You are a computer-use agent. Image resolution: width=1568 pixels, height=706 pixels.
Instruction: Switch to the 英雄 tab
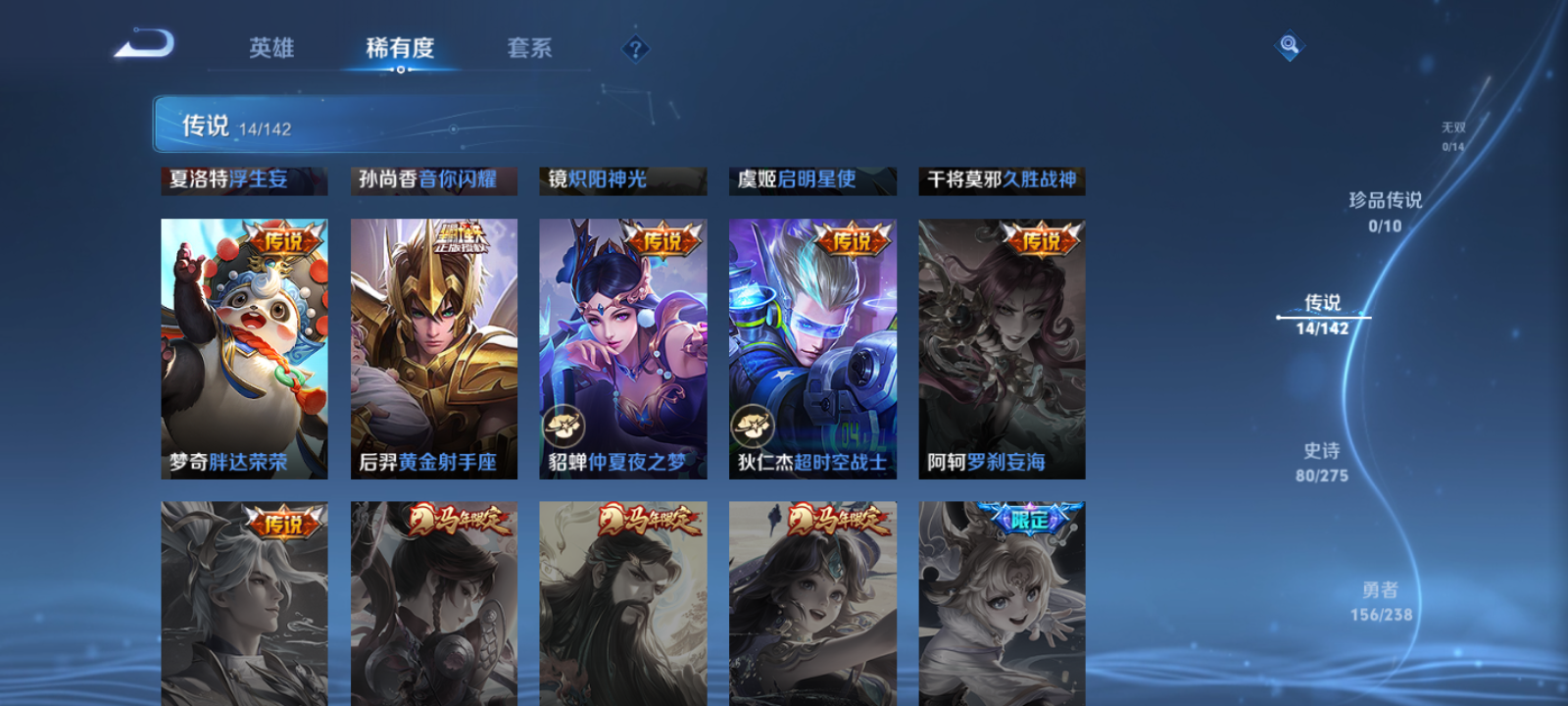[271, 48]
